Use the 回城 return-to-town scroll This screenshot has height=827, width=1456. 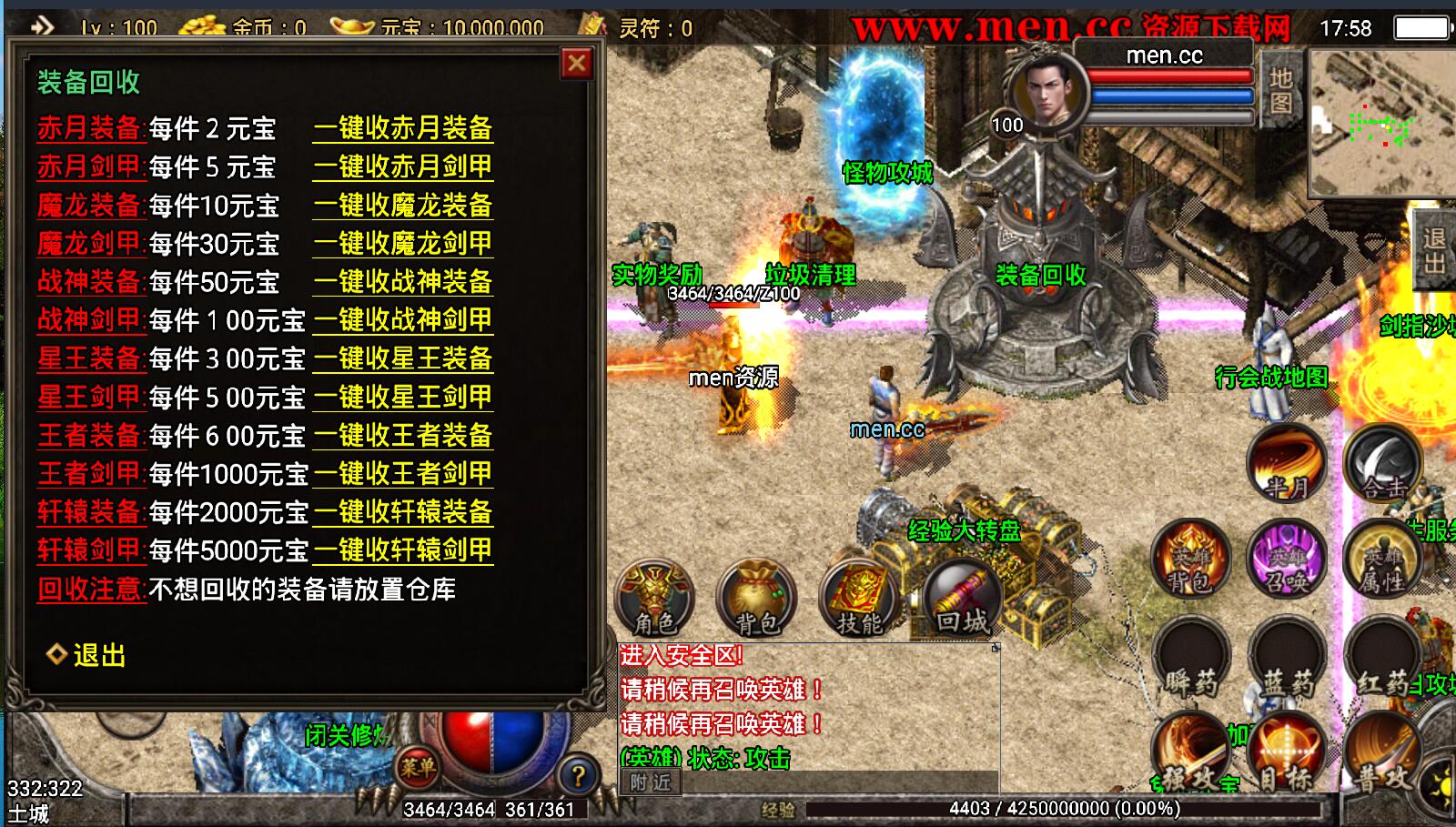(x=962, y=599)
